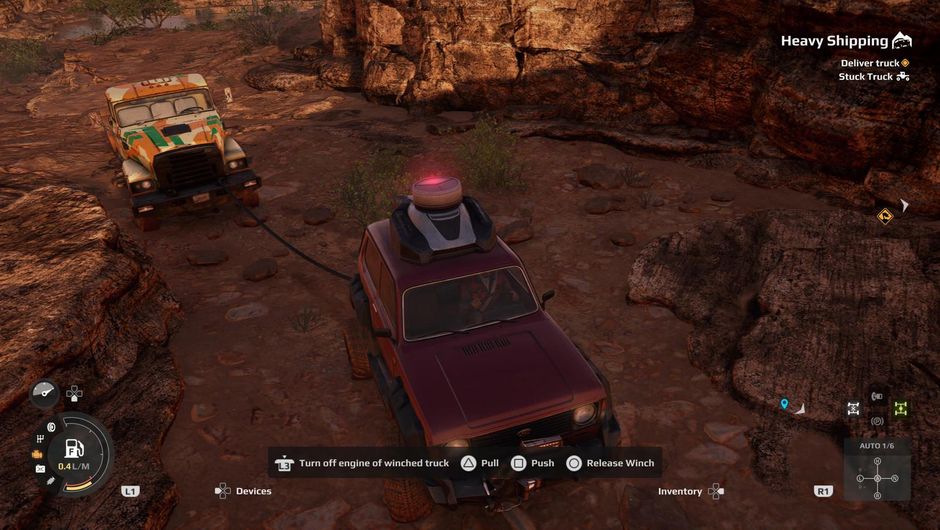Click the orange diamond waypoint marker
This screenshot has width=940, height=530.
[x=884, y=215]
